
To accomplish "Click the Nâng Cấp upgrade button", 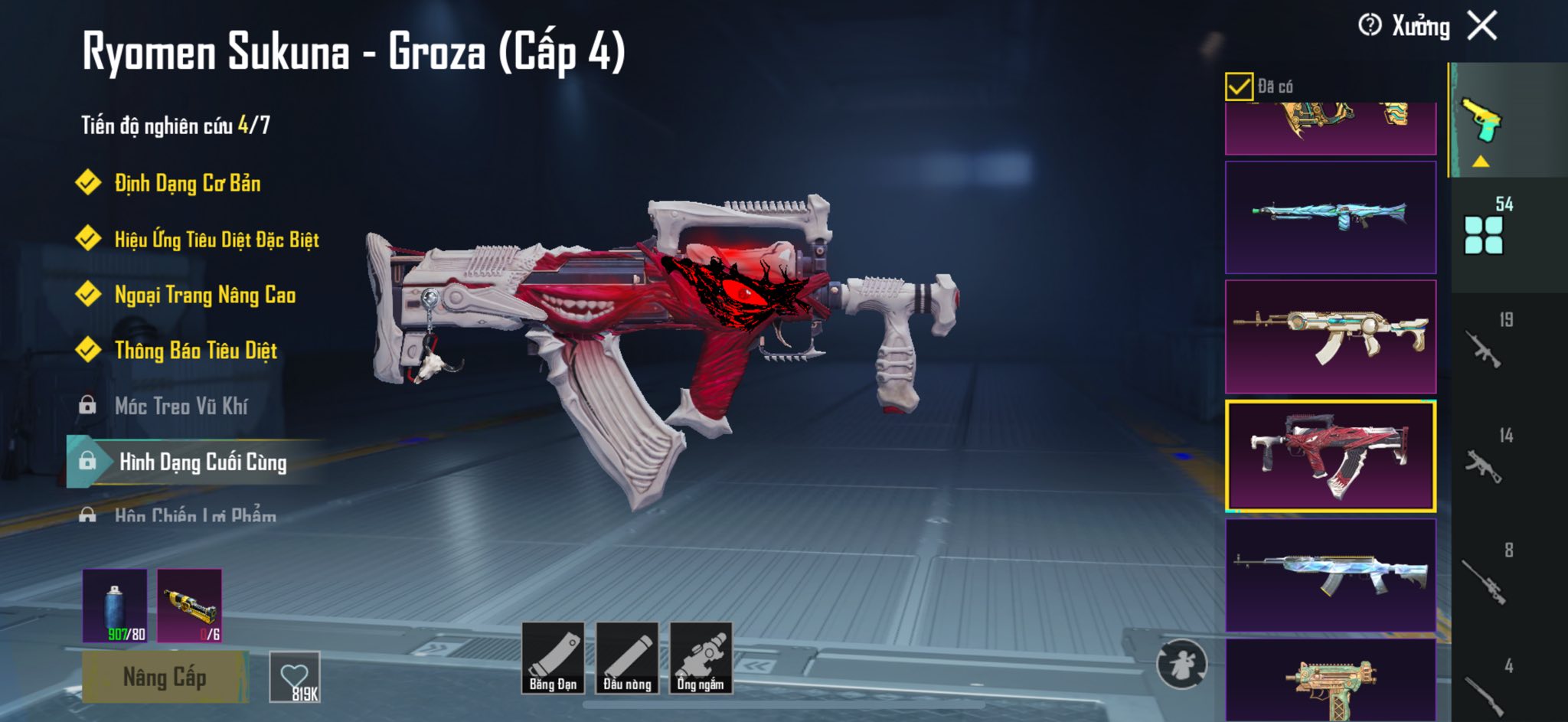I will pos(165,677).
